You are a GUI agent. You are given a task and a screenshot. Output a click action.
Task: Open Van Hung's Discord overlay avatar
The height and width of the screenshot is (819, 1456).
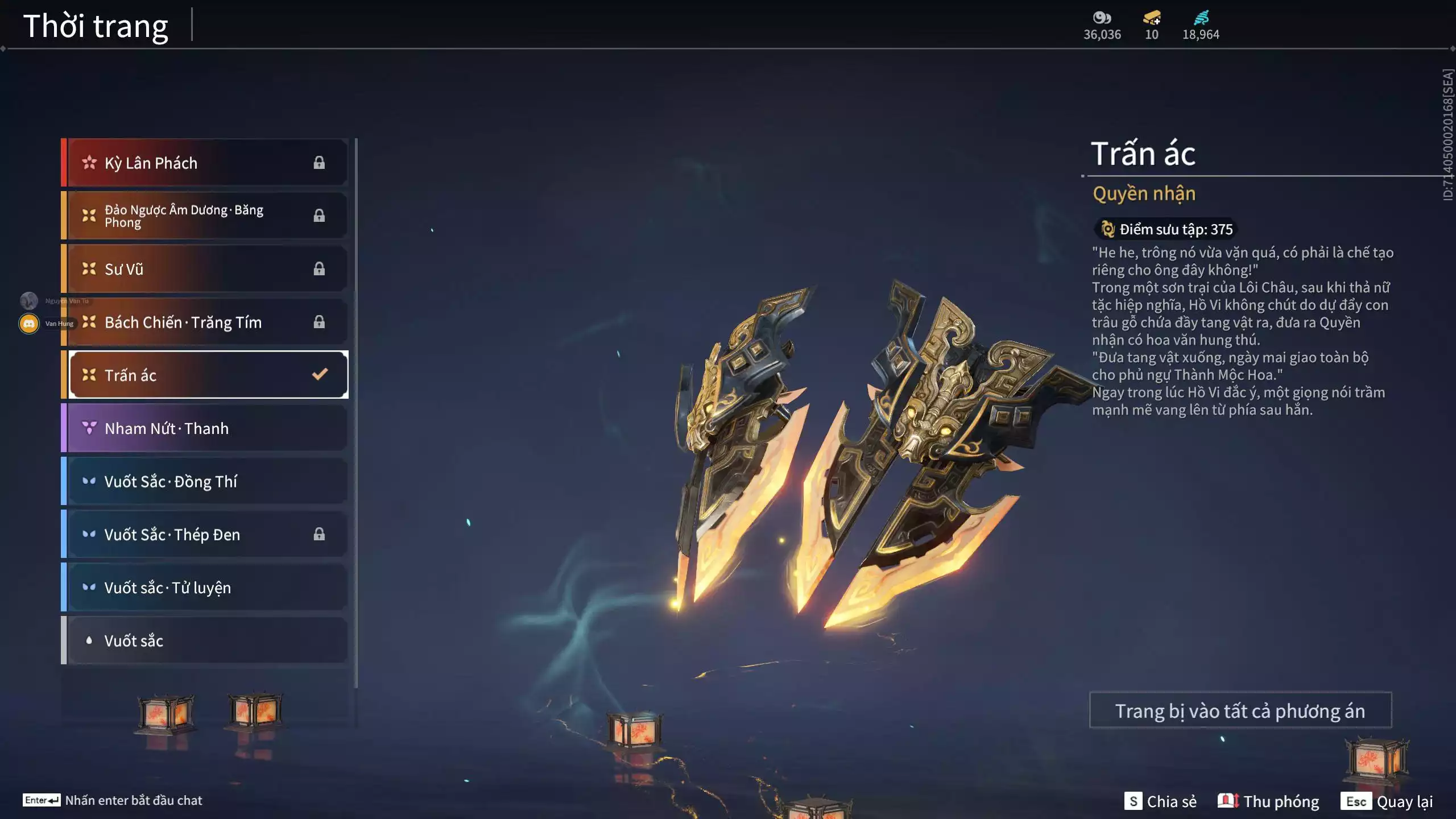coord(29,324)
